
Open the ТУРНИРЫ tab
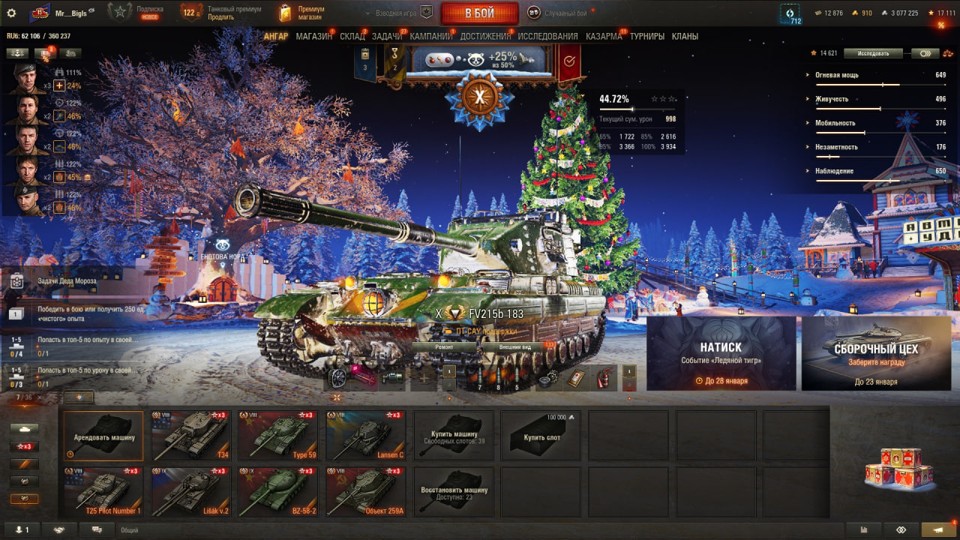coord(647,37)
